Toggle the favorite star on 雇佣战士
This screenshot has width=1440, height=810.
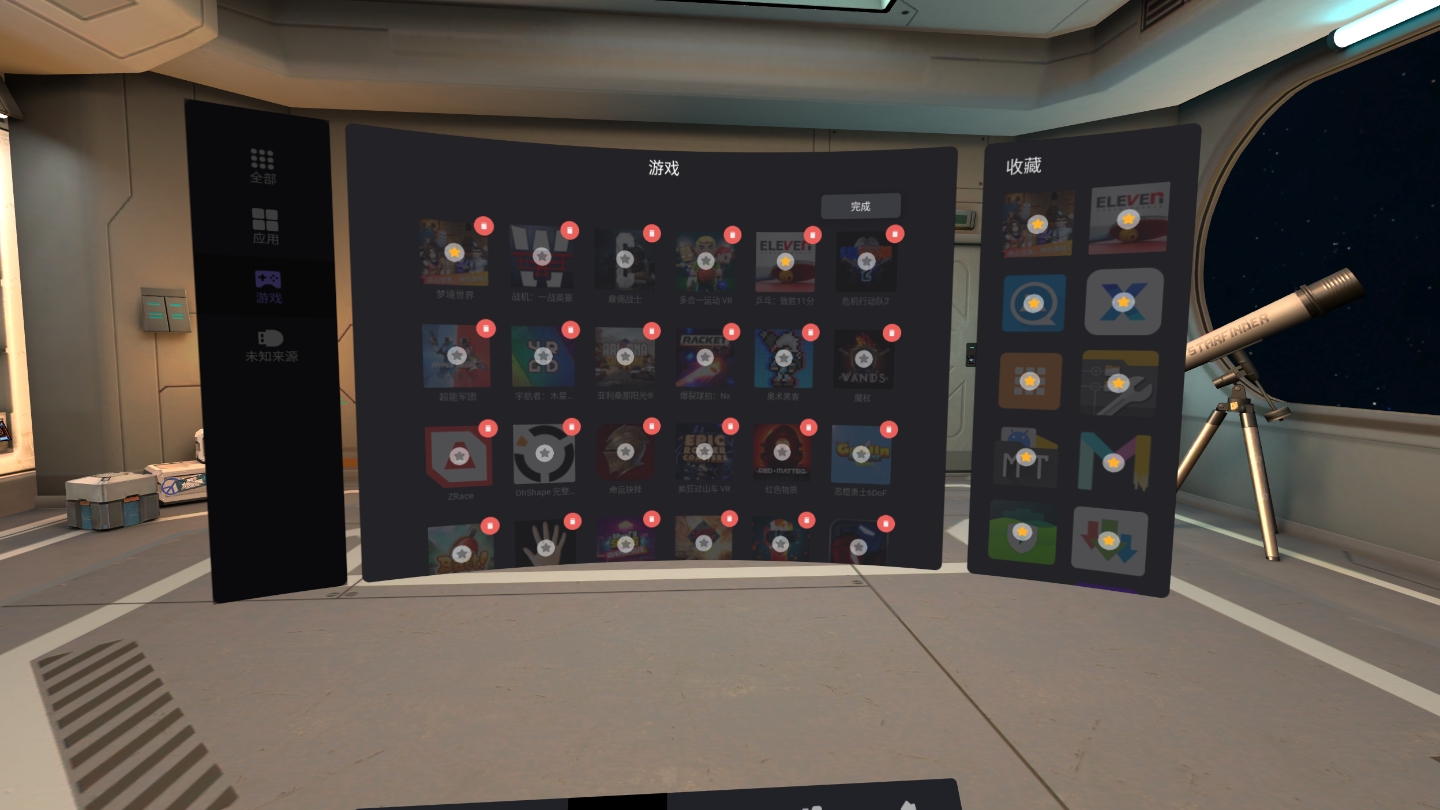point(626,258)
